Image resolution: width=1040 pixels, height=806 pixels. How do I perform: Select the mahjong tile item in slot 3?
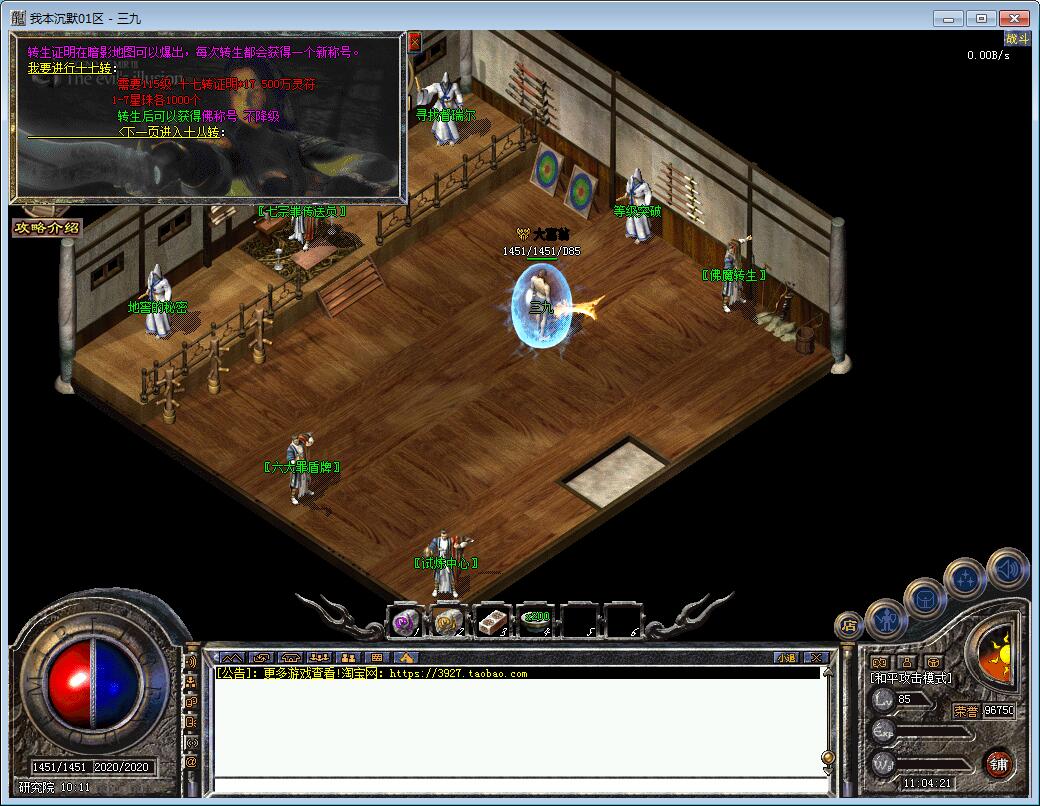coord(492,621)
